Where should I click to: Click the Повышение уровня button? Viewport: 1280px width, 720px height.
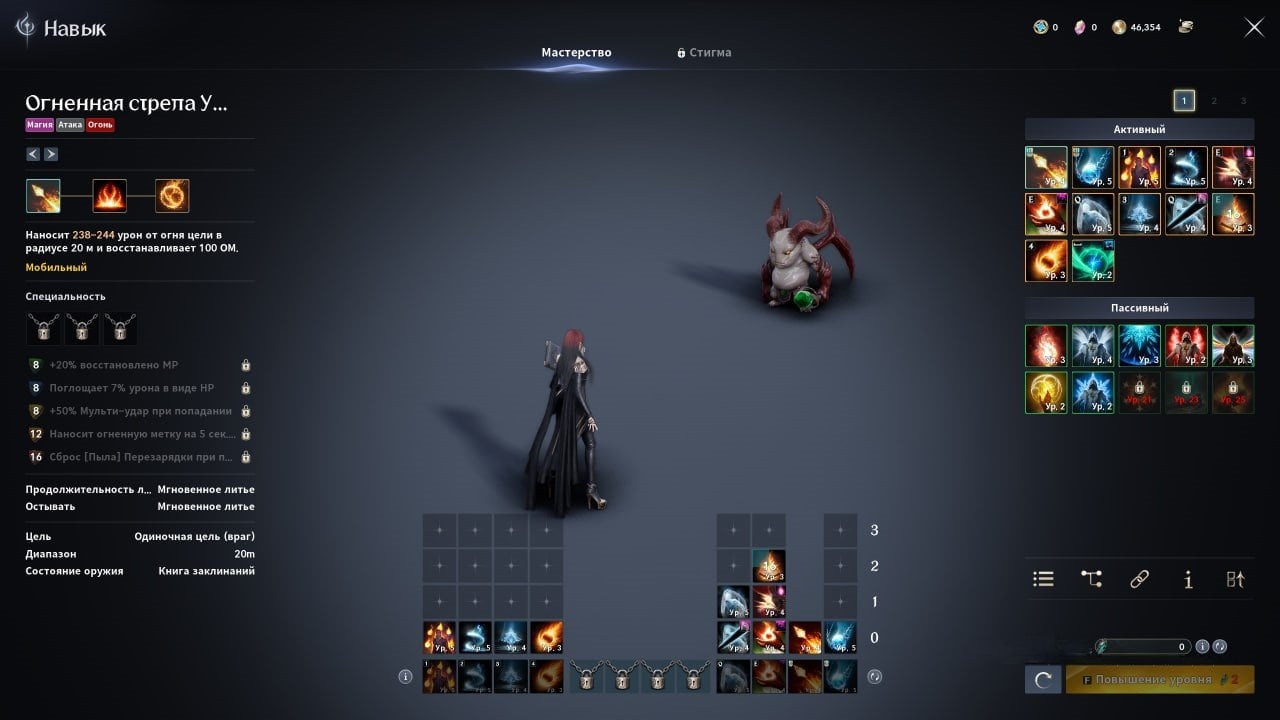[x=1160, y=680]
